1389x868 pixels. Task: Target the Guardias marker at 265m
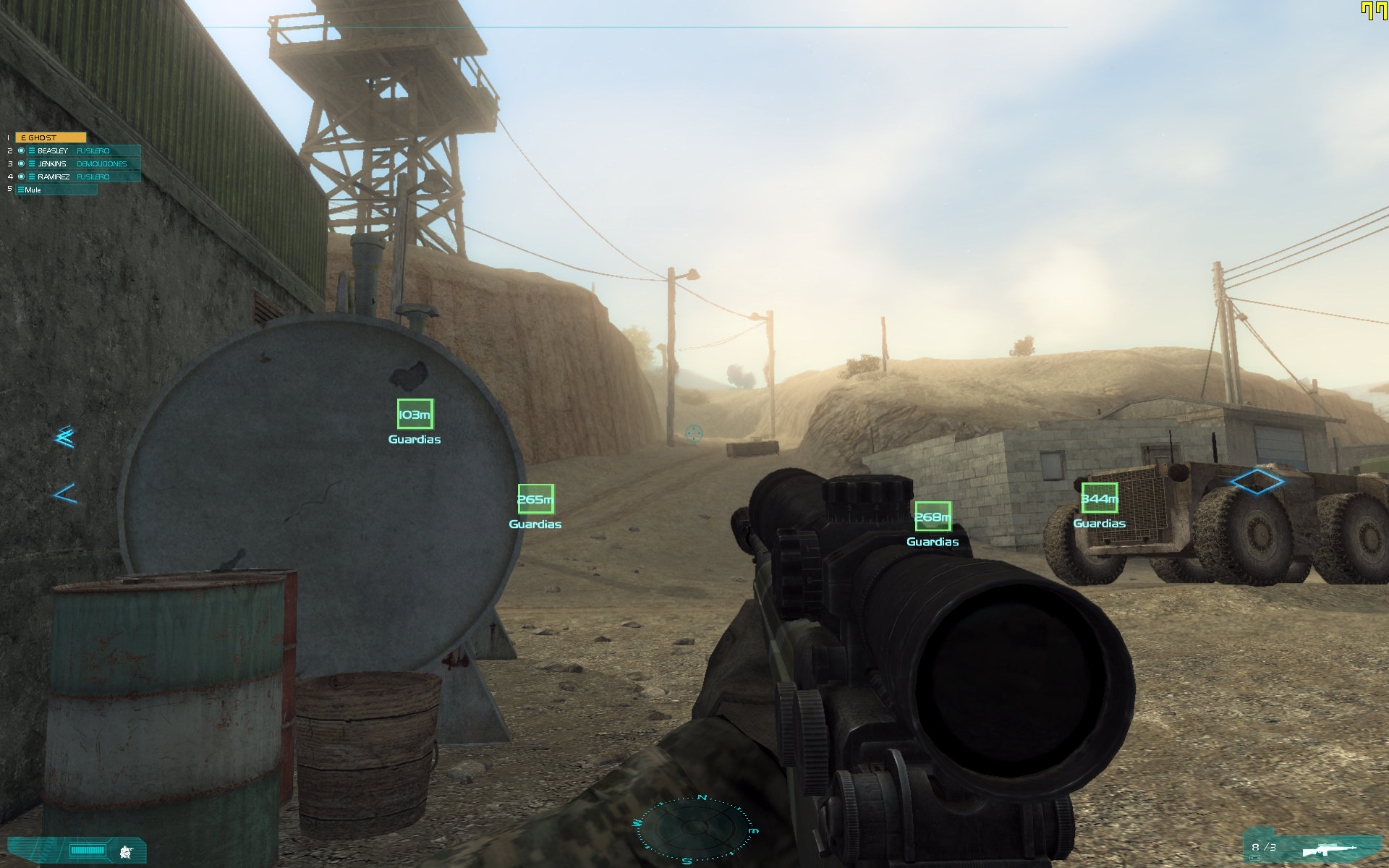pos(535,499)
